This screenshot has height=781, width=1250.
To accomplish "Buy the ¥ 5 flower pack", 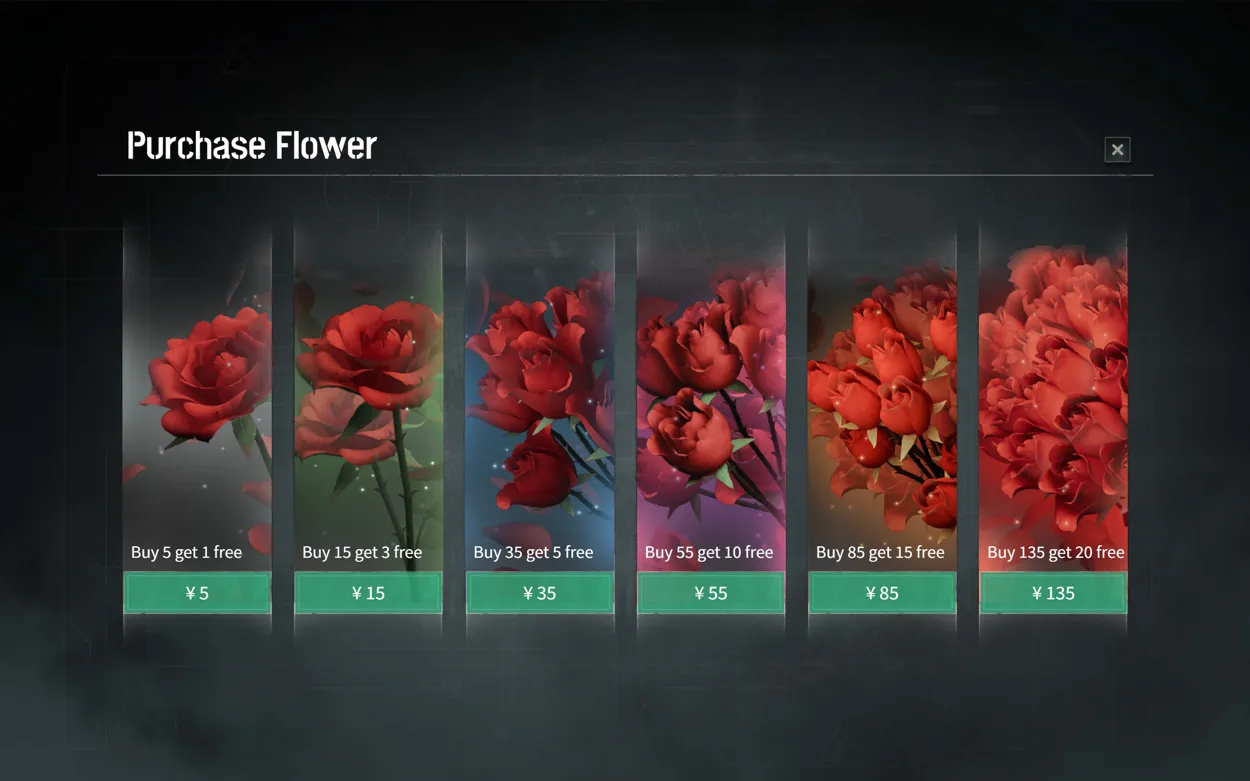I will point(197,593).
